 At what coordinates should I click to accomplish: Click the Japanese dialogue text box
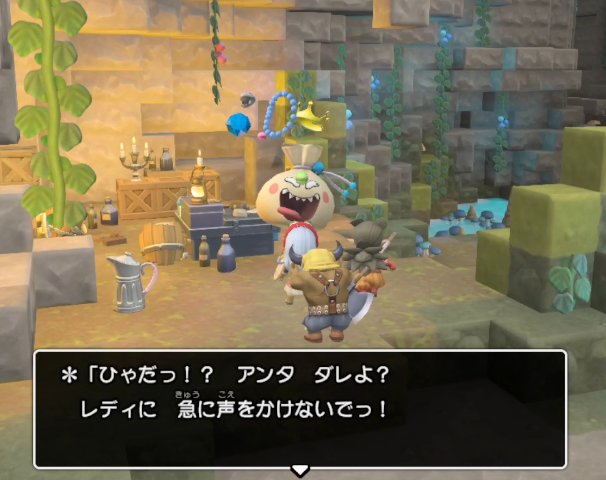(x=300, y=408)
